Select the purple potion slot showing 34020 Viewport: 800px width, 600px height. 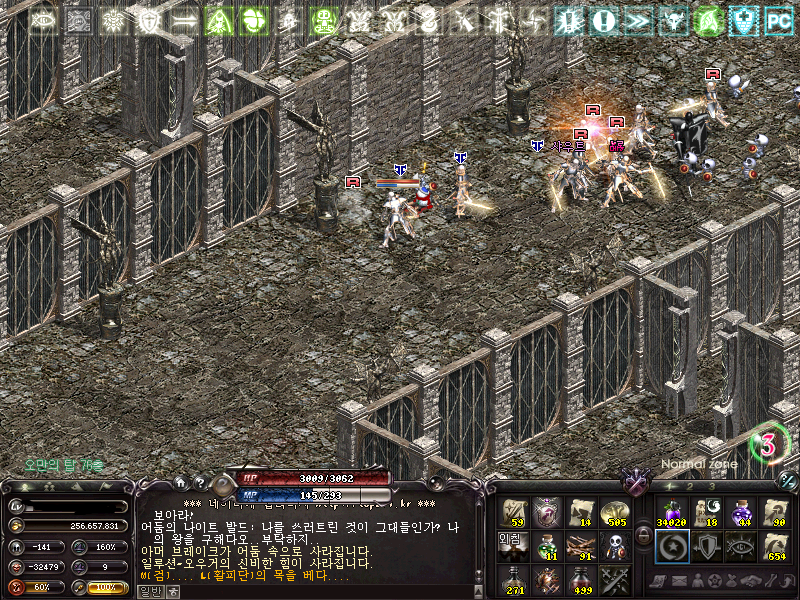pos(670,512)
